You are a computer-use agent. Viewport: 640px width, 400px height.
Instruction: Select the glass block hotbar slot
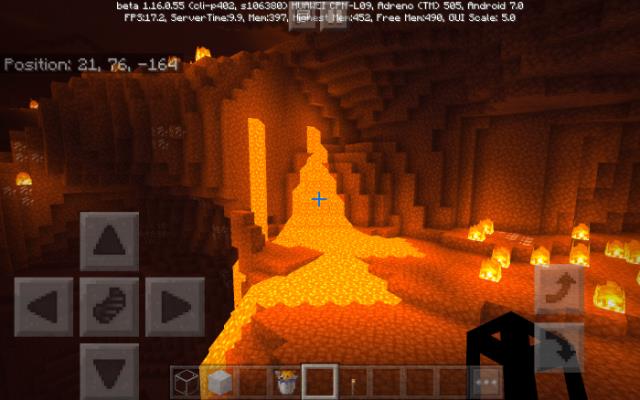[x=185, y=382]
